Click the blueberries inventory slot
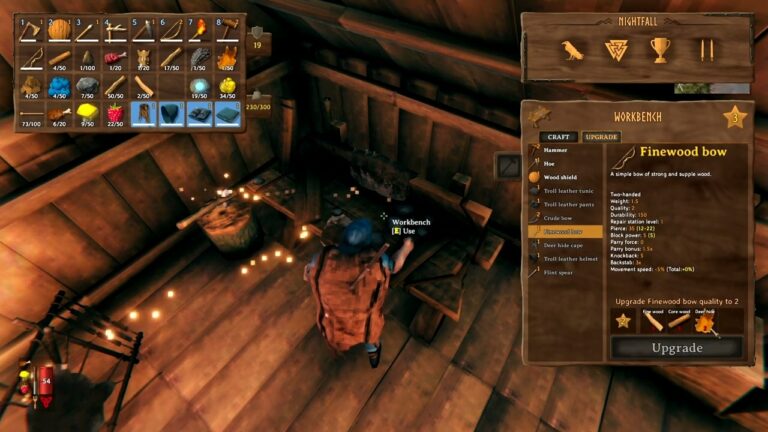The image size is (768, 432). [x=60, y=86]
